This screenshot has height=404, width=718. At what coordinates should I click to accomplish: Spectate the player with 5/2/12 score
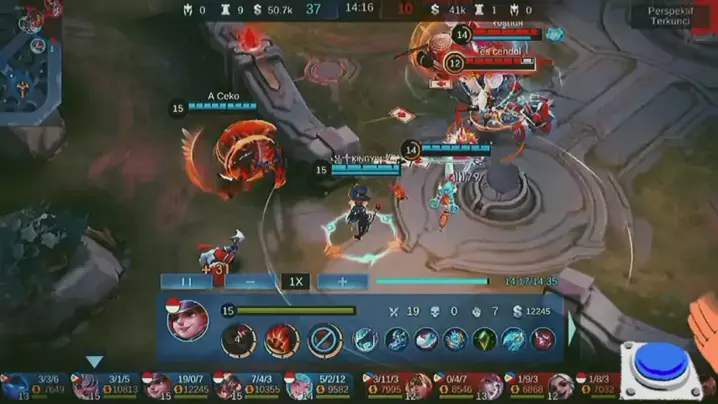click(x=318, y=386)
